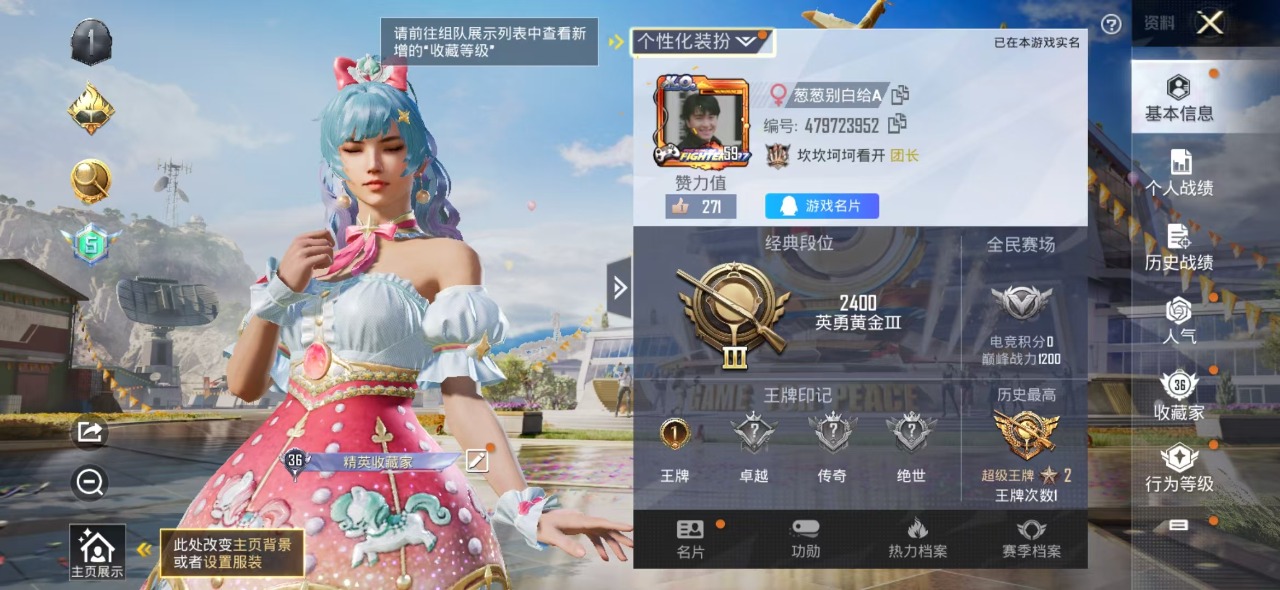1280x590 pixels.
Task: Click the 游戏名片 button
Action: (822, 206)
